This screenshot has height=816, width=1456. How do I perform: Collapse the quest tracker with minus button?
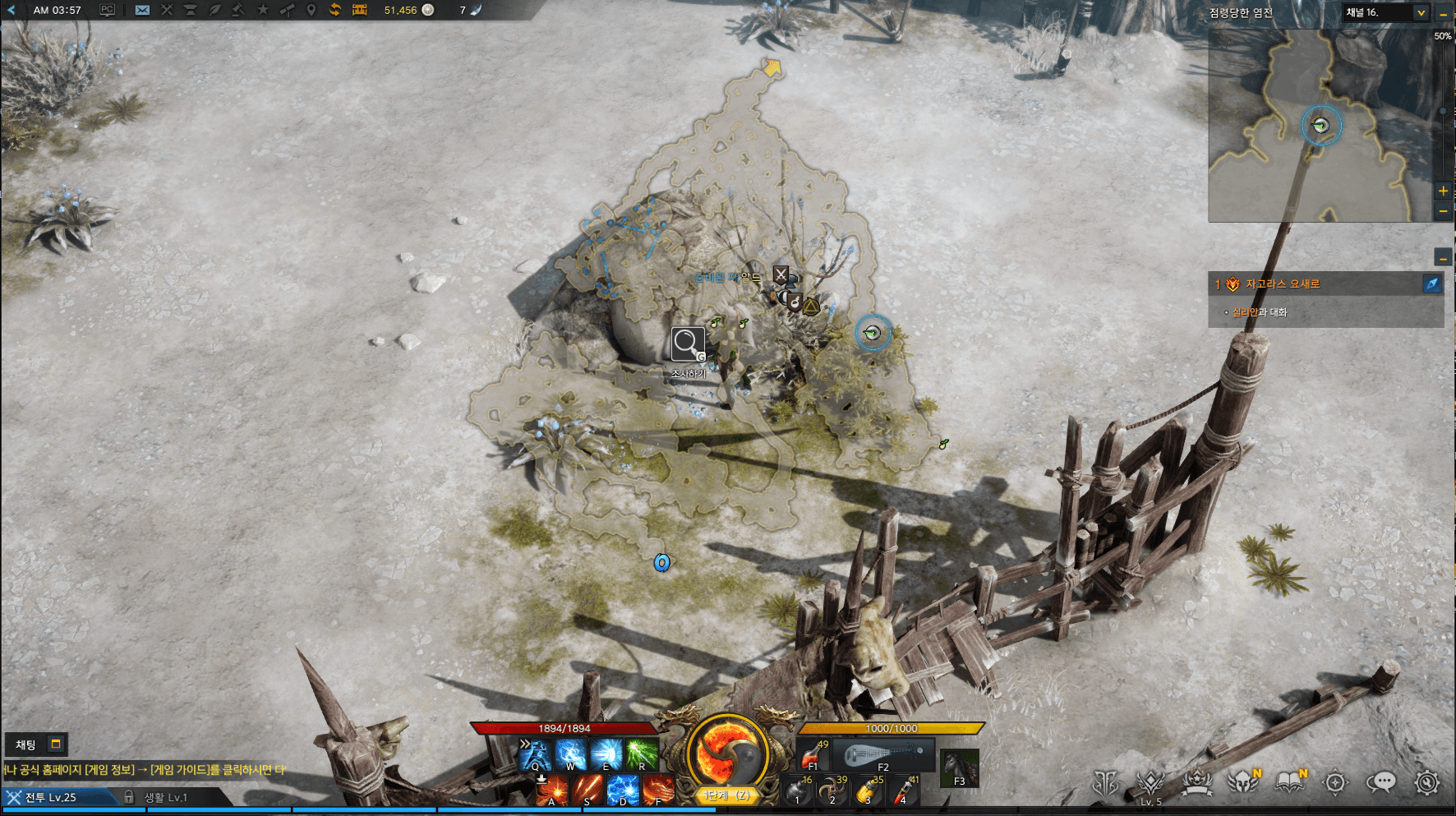point(1443,257)
